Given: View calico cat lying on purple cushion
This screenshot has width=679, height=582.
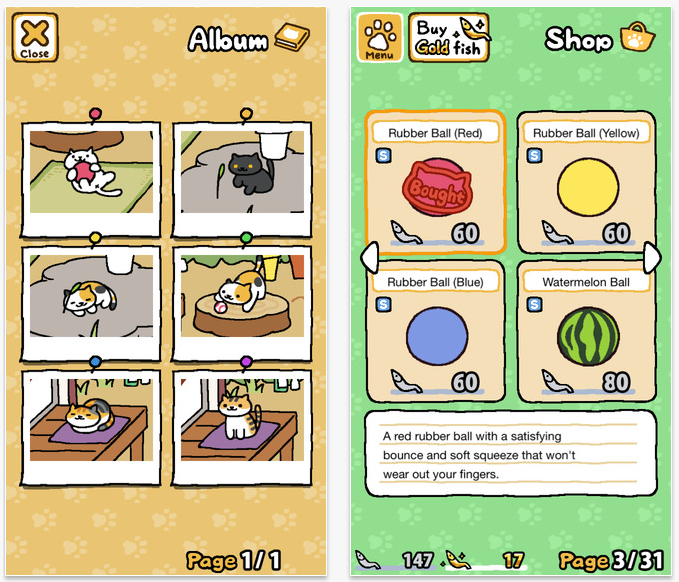Looking at the screenshot, I should coord(92,418).
